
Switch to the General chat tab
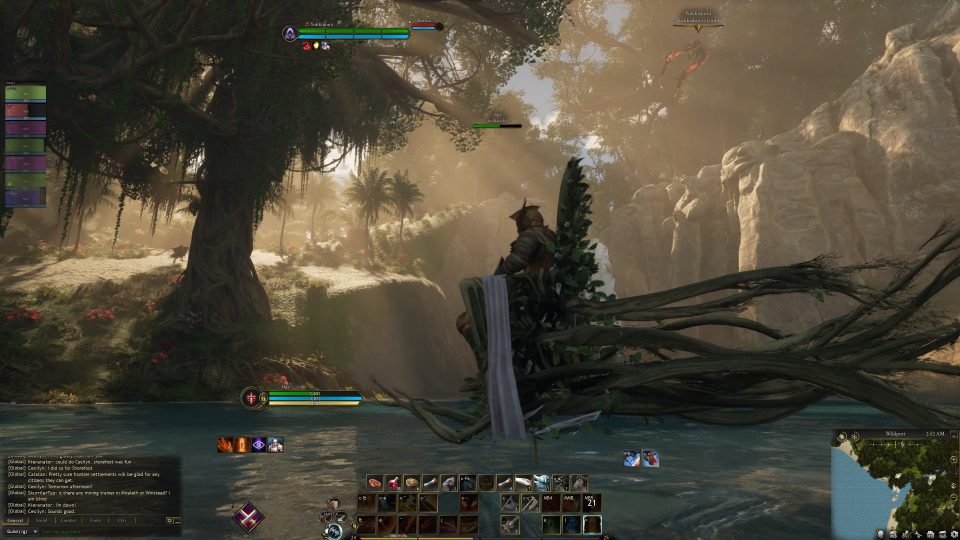coord(16,521)
